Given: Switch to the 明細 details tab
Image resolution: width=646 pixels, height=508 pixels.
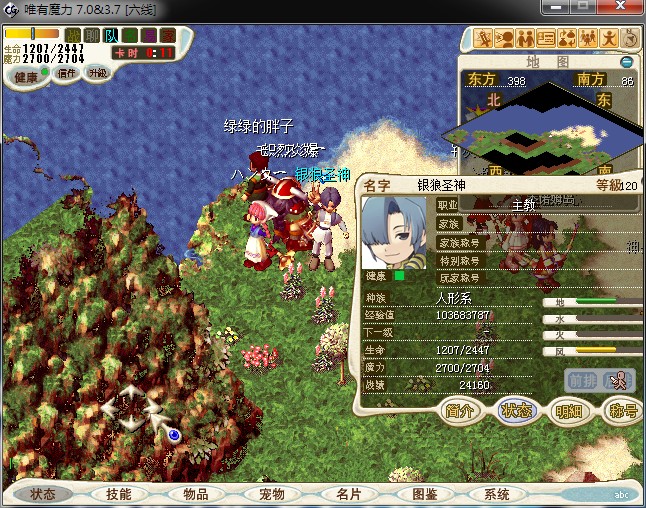Looking at the screenshot, I should (569, 410).
